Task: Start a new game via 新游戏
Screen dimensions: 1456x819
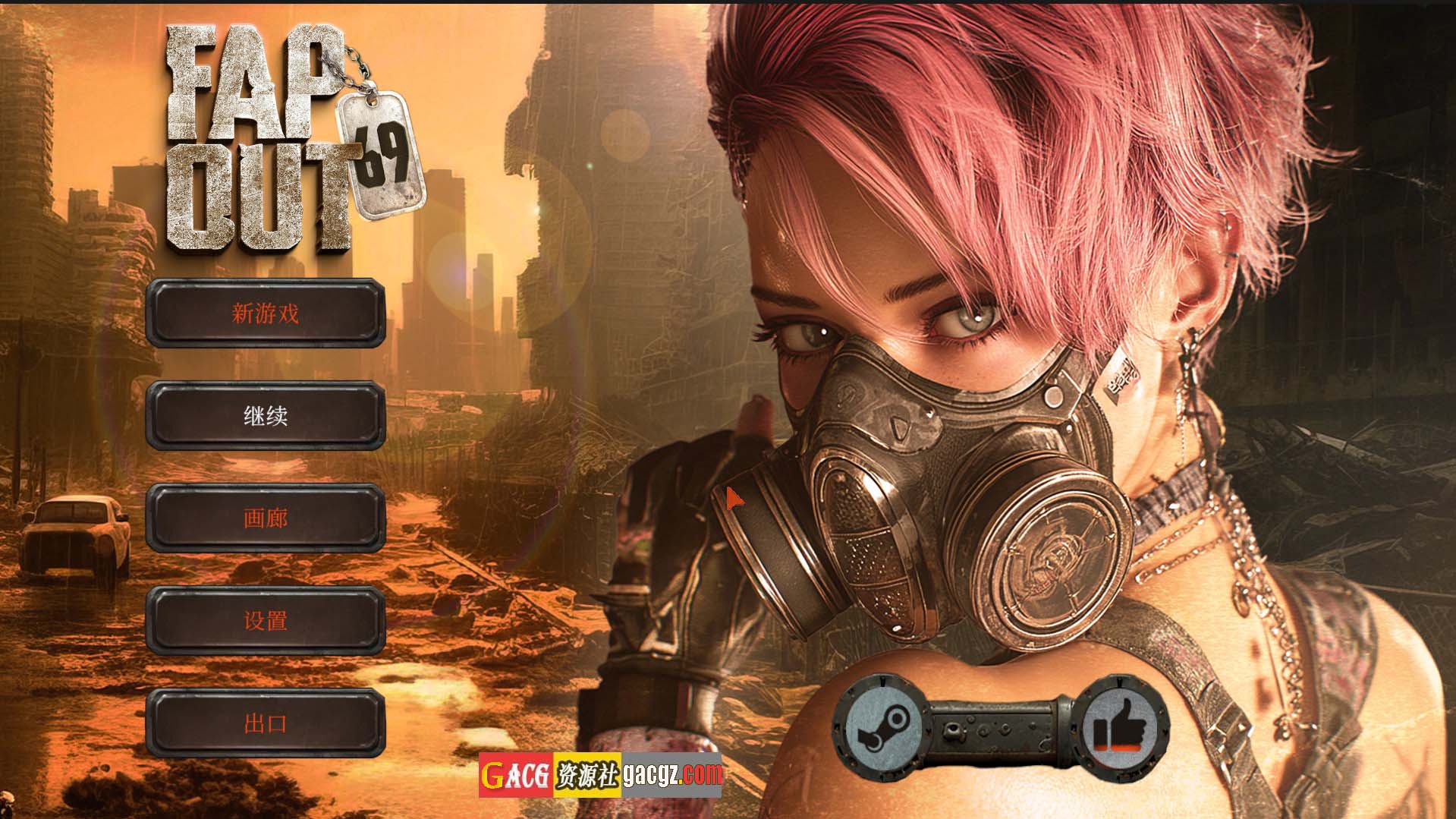Action: pyautogui.click(x=266, y=313)
